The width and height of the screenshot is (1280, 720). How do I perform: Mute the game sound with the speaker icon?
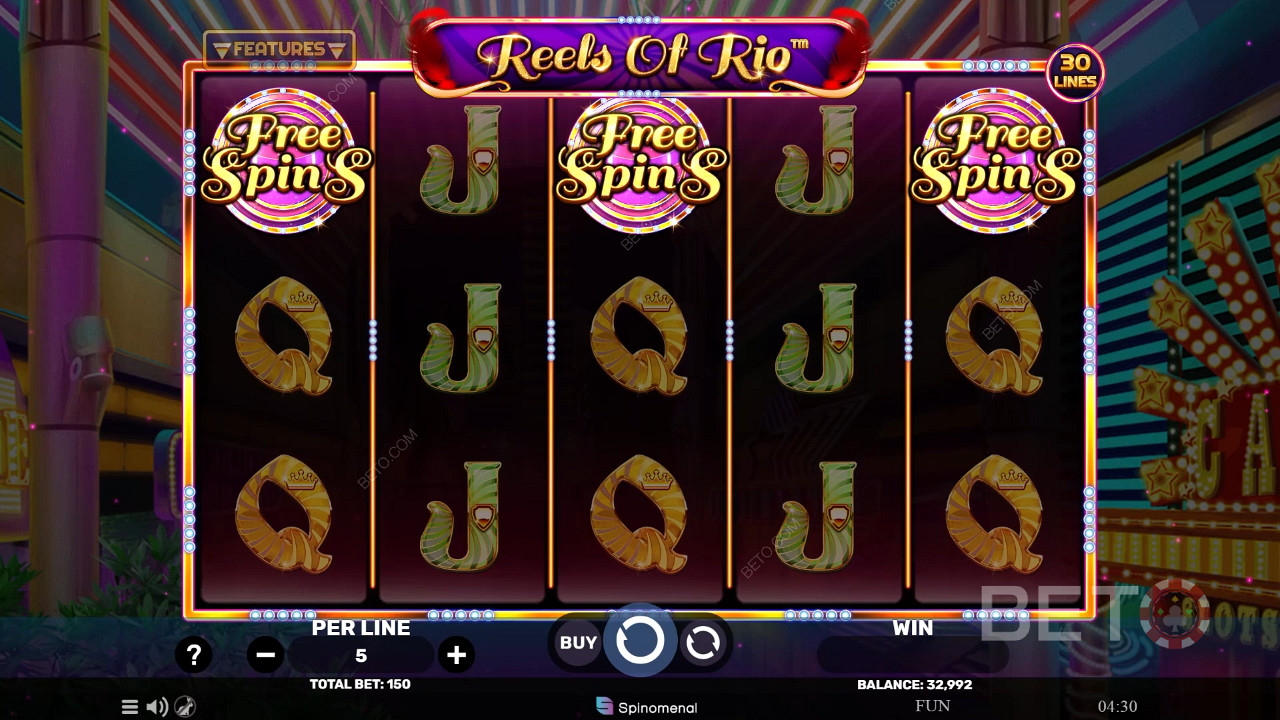[x=156, y=707]
